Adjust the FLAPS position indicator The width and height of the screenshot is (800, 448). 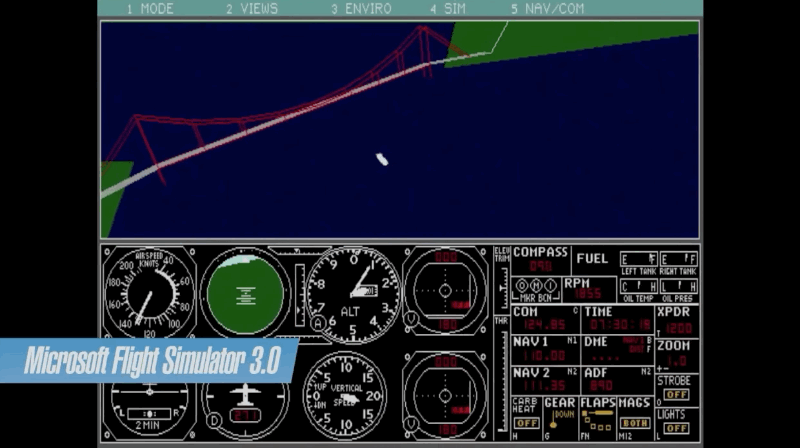597,418
